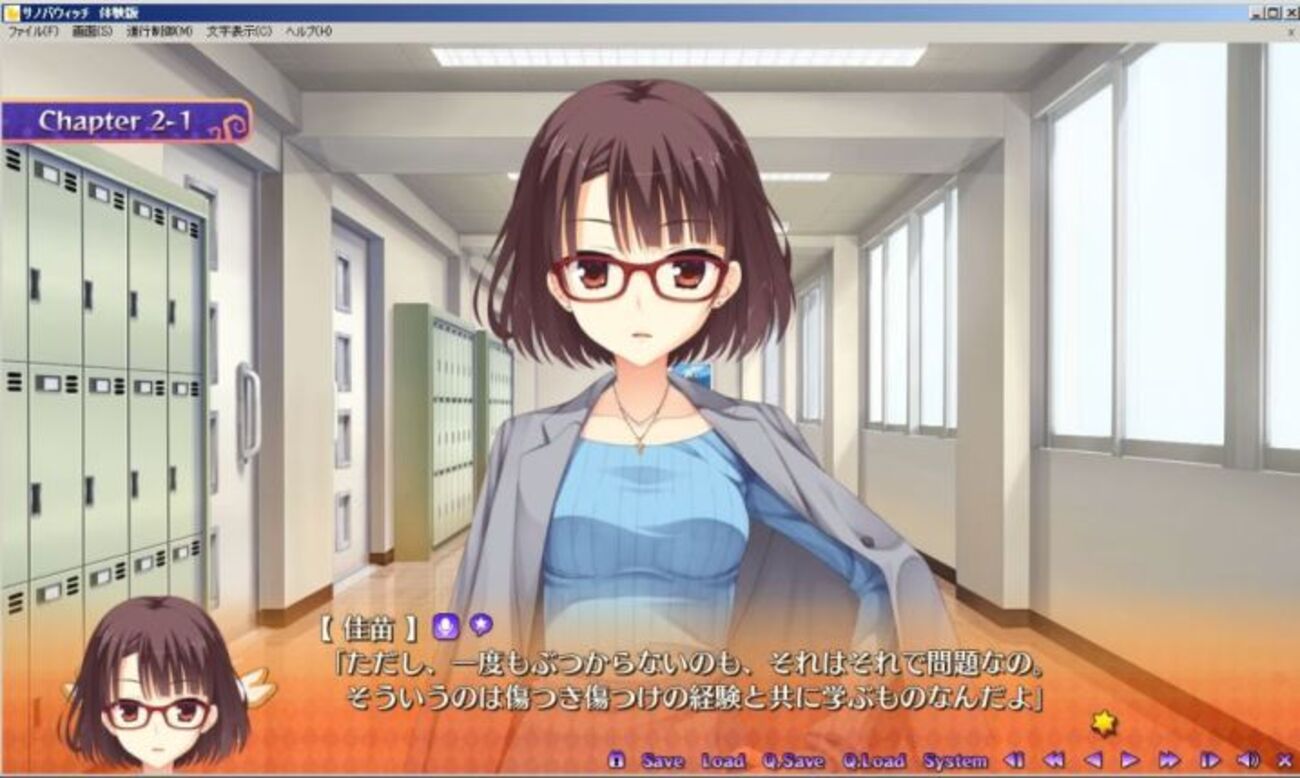The image size is (1300, 778).
Task: Start auto-play with the right arrow
Action: 1130,761
